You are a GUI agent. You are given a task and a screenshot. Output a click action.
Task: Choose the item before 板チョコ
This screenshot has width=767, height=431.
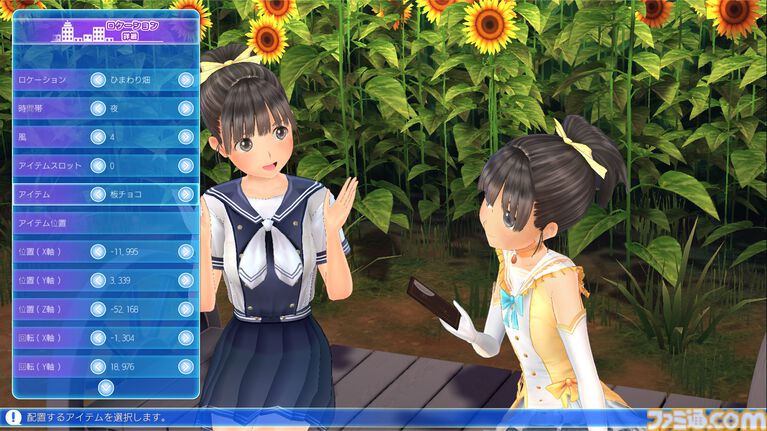(x=98, y=194)
